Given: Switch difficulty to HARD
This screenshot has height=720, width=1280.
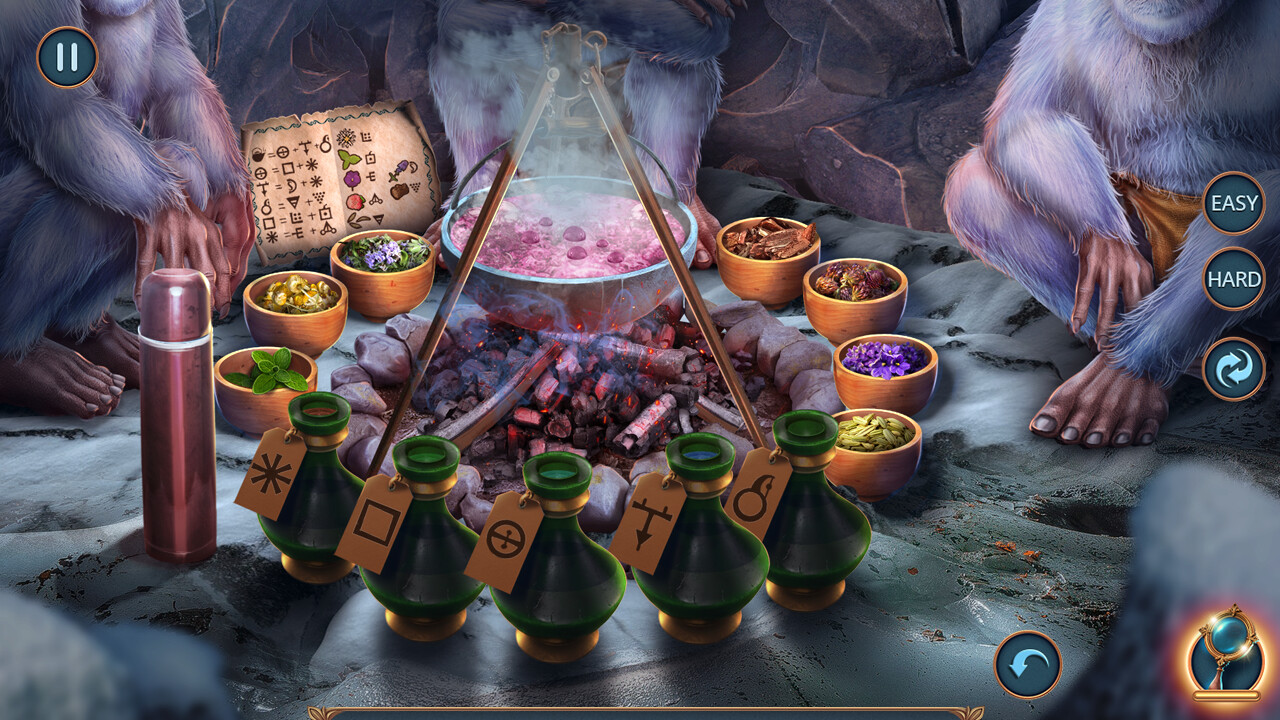Looking at the screenshot, I should (1233, 280).
